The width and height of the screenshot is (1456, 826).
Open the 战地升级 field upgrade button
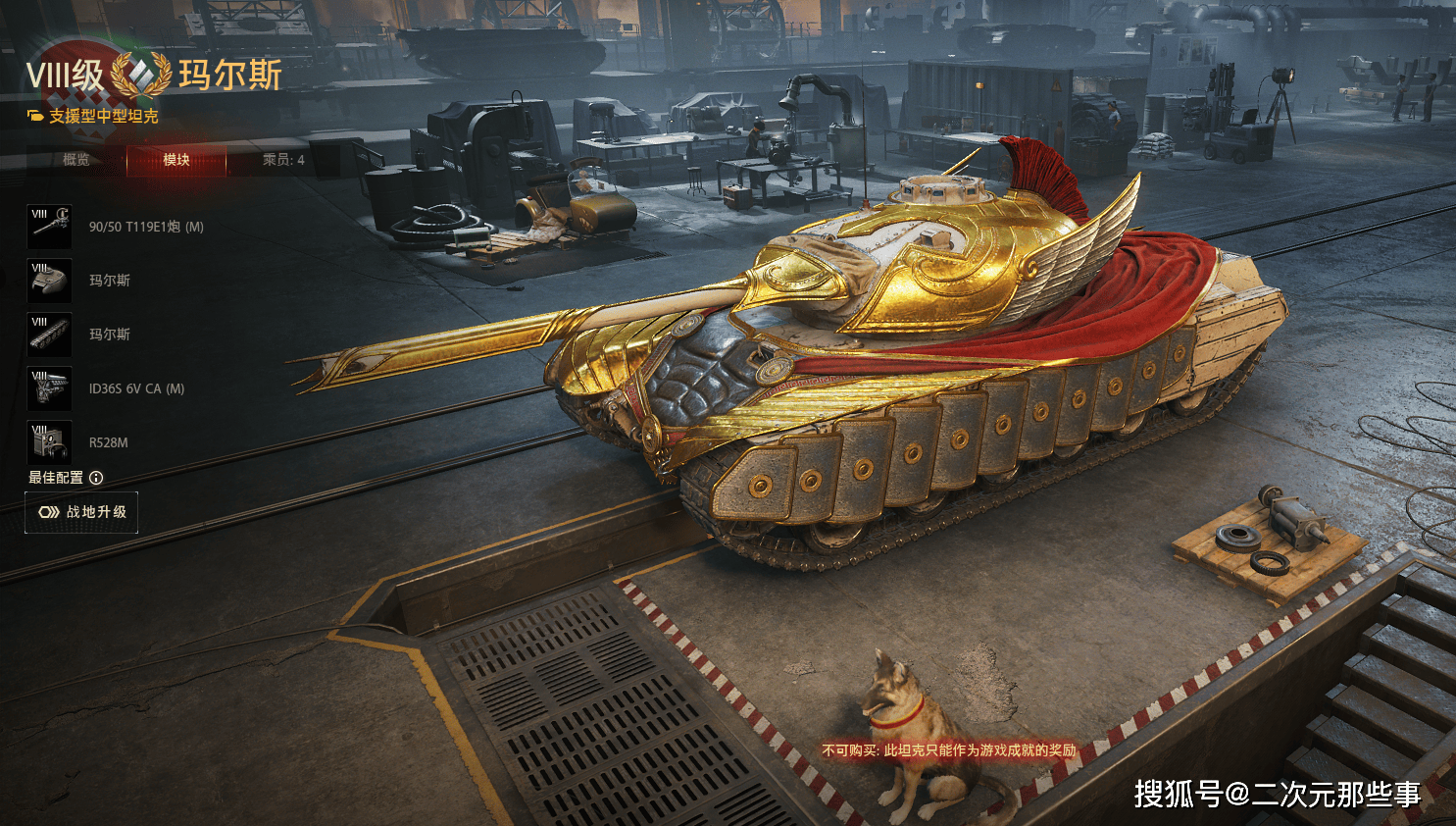pos(81,512)
